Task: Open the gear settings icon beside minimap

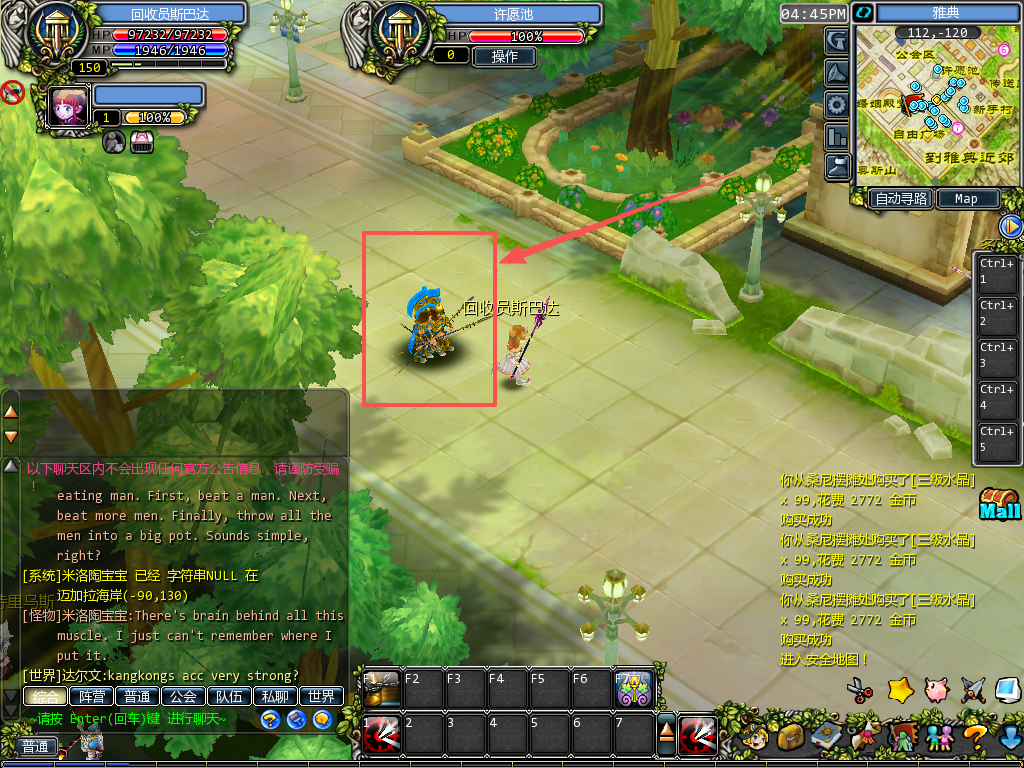Action: pos(837,104)
